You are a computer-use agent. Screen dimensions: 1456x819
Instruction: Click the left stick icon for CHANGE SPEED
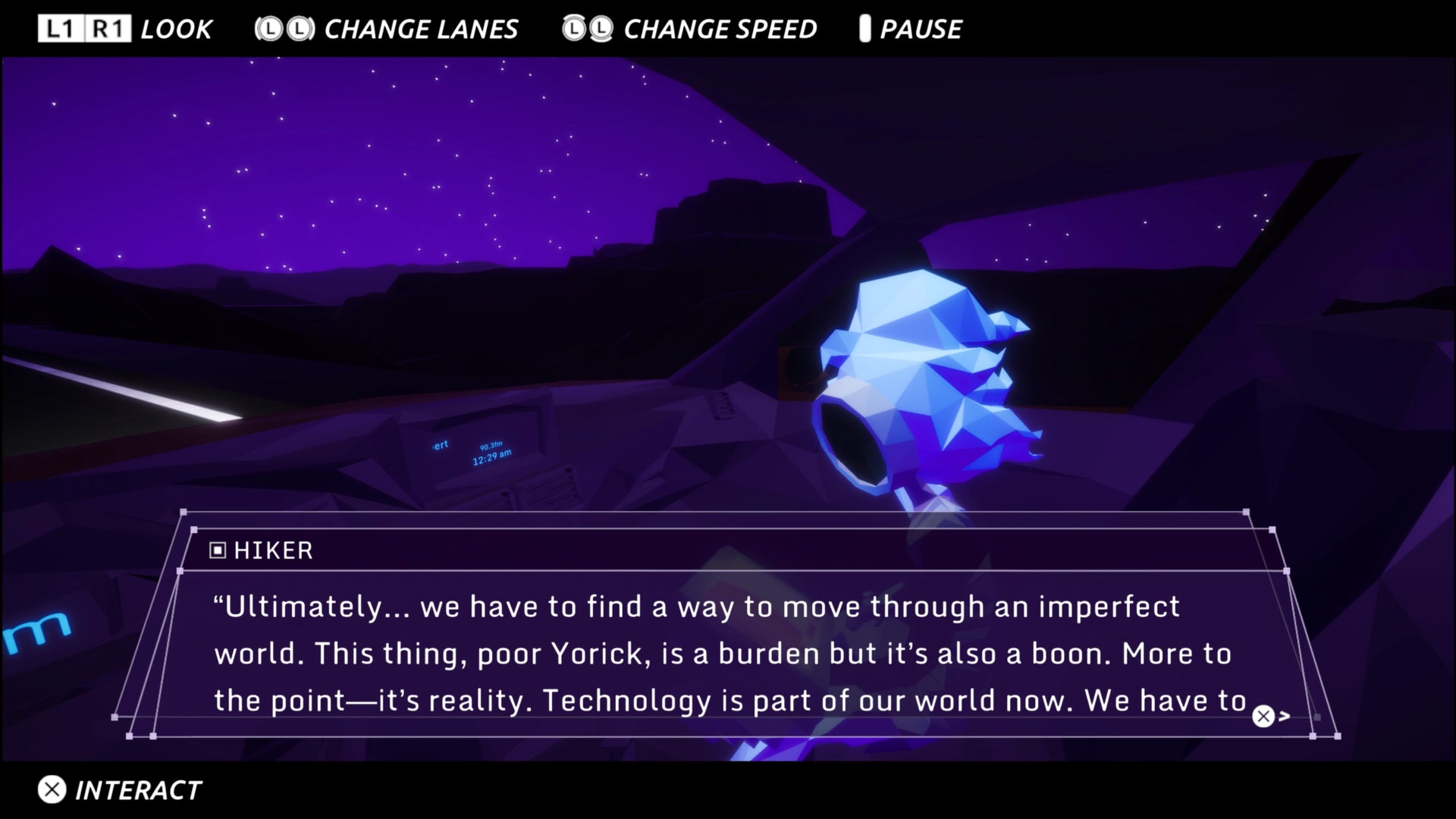click(574, 28)
